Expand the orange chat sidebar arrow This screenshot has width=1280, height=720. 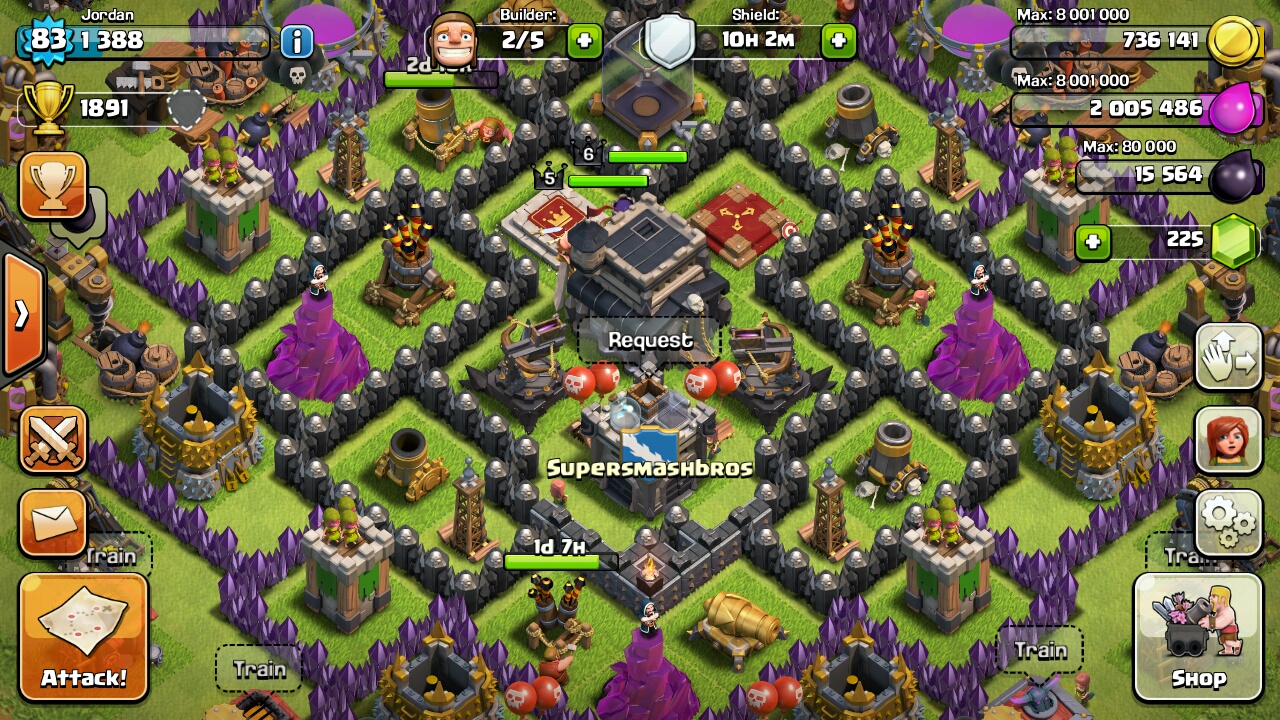pyautogui.click(x=22, y=315)
